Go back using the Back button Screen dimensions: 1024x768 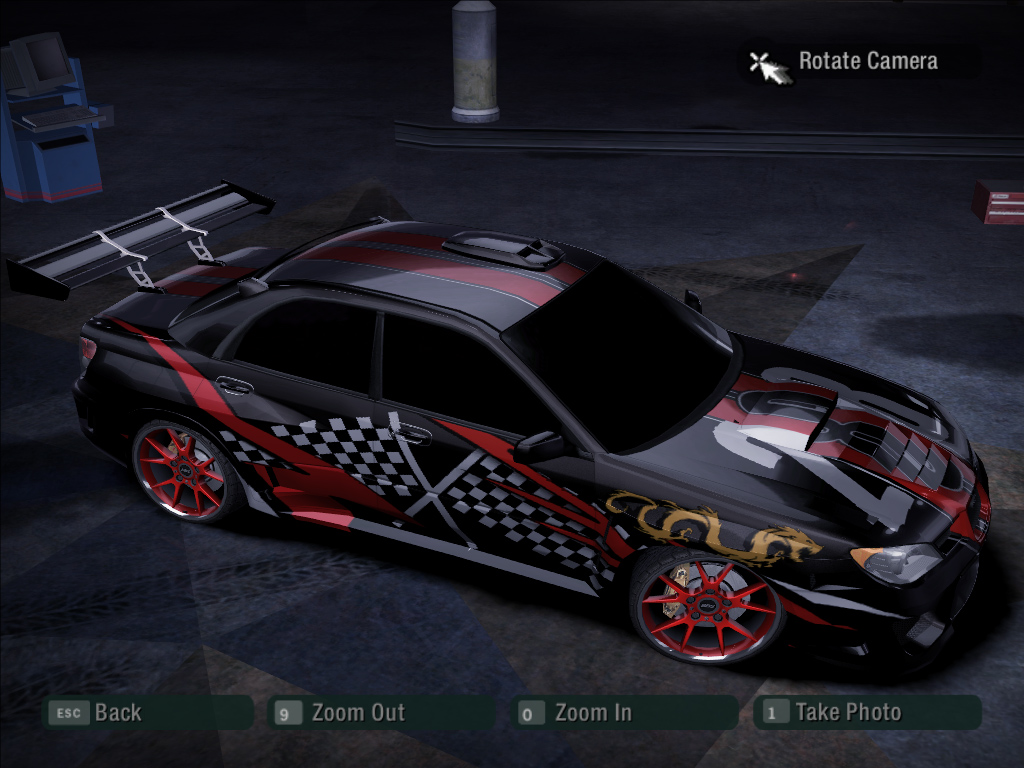(x=117, y=713)
